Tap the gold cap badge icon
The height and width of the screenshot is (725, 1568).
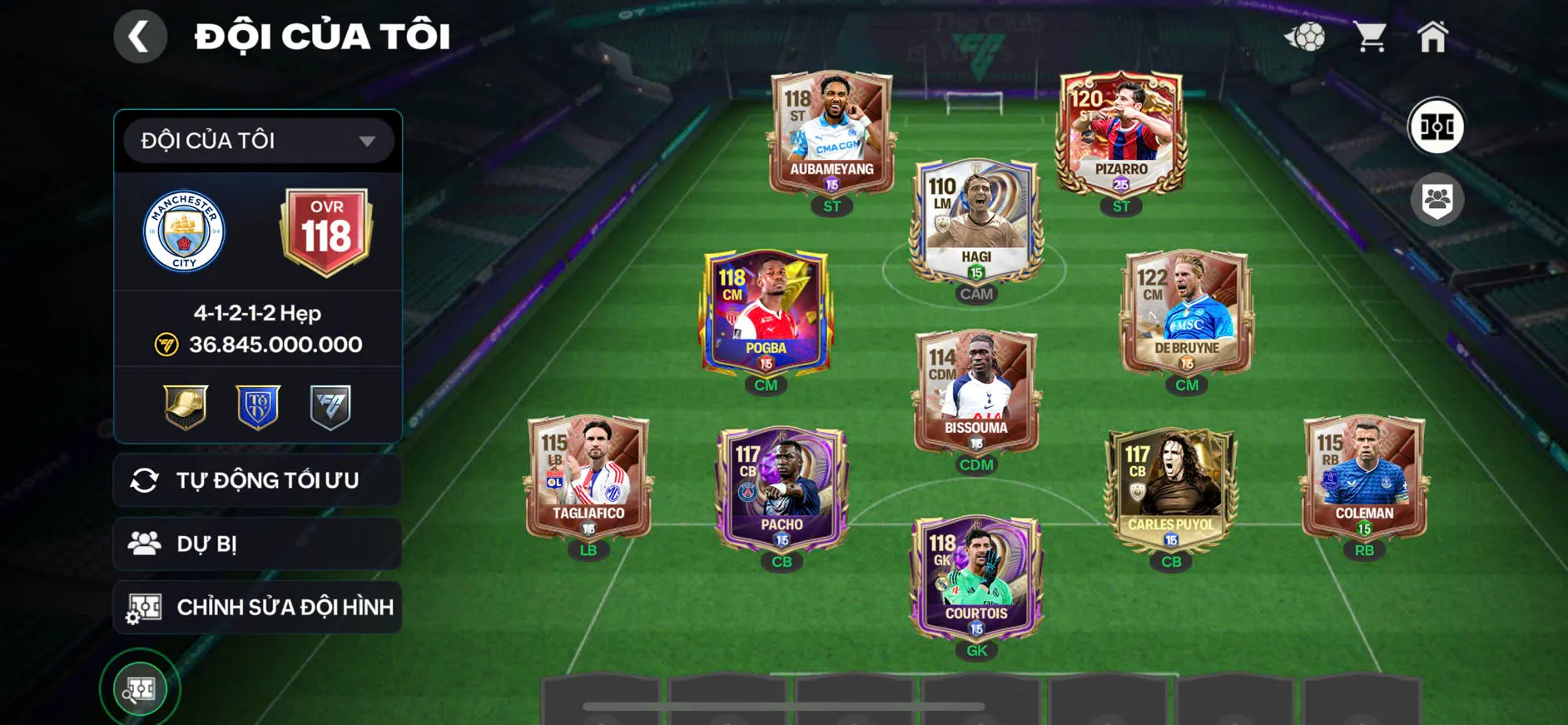pyautogui.click(x=186, y=406)
